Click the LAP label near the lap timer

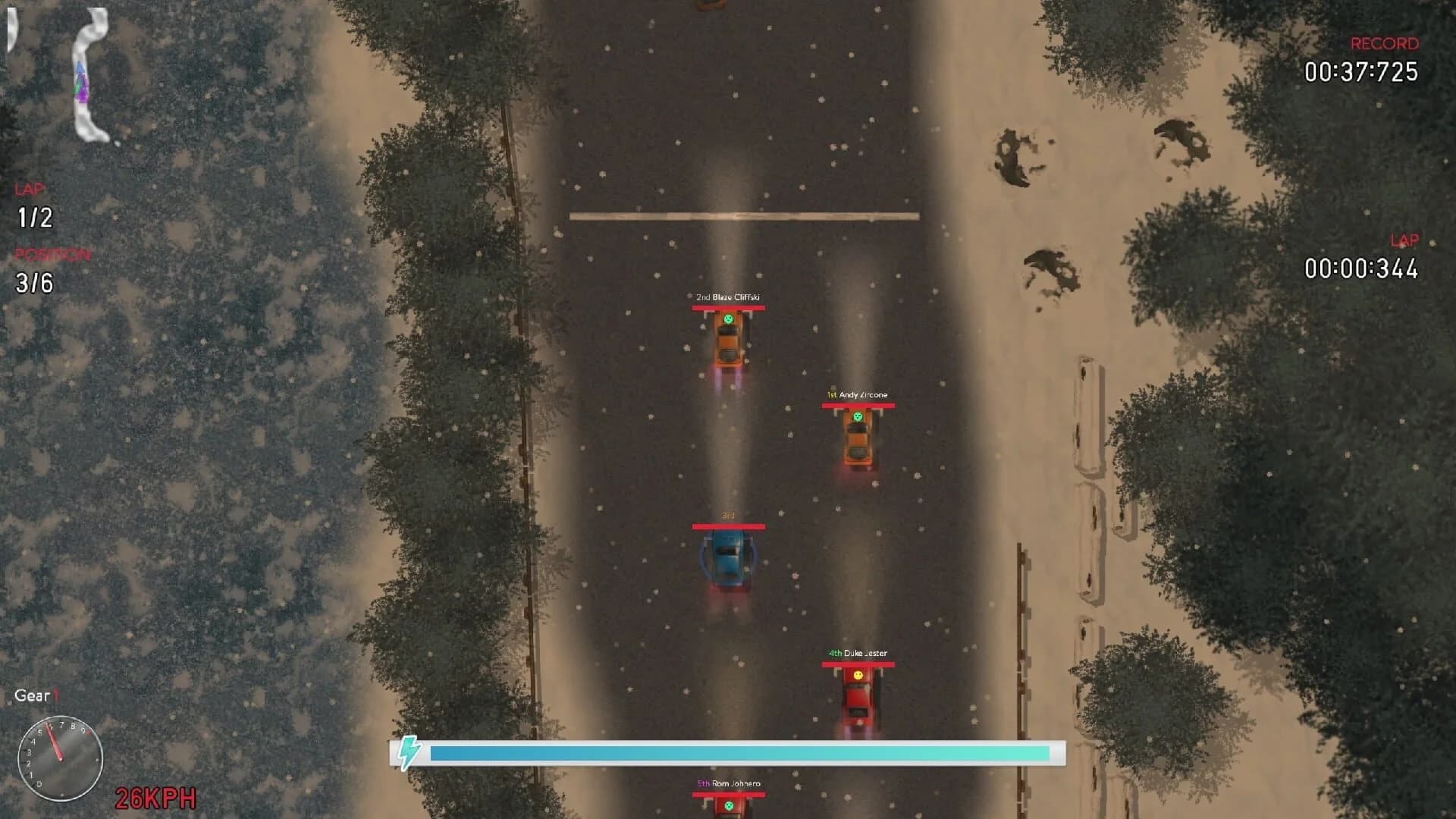pyautogui.click(x=1404, y=241)
